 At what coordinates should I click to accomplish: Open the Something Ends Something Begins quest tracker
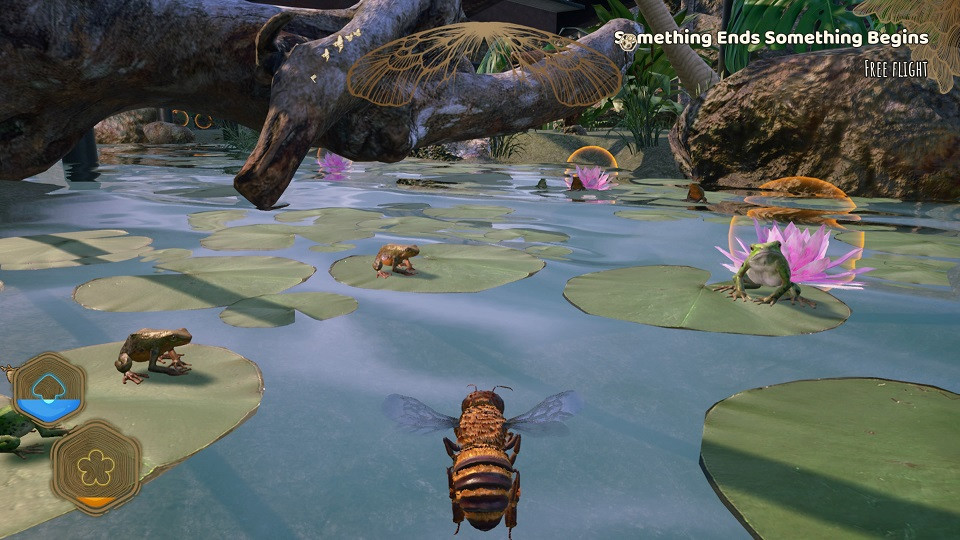coord(782,39)
